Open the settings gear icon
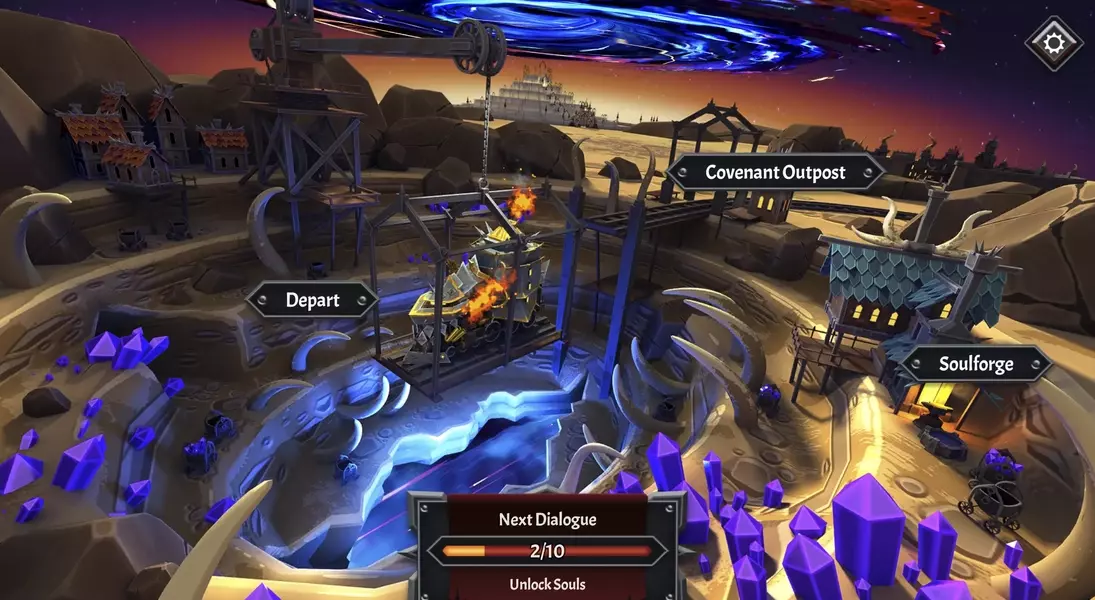The image size is (1095, 600). click(1054, 43)
